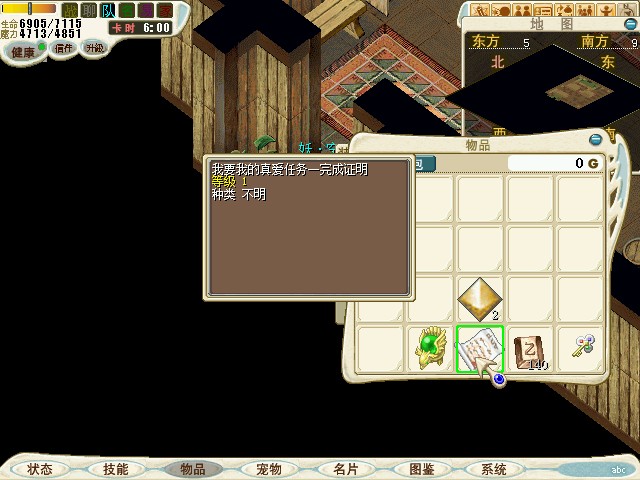Open the 系统 system menu
Screen dimensions: 640x480
click(494, 468)
